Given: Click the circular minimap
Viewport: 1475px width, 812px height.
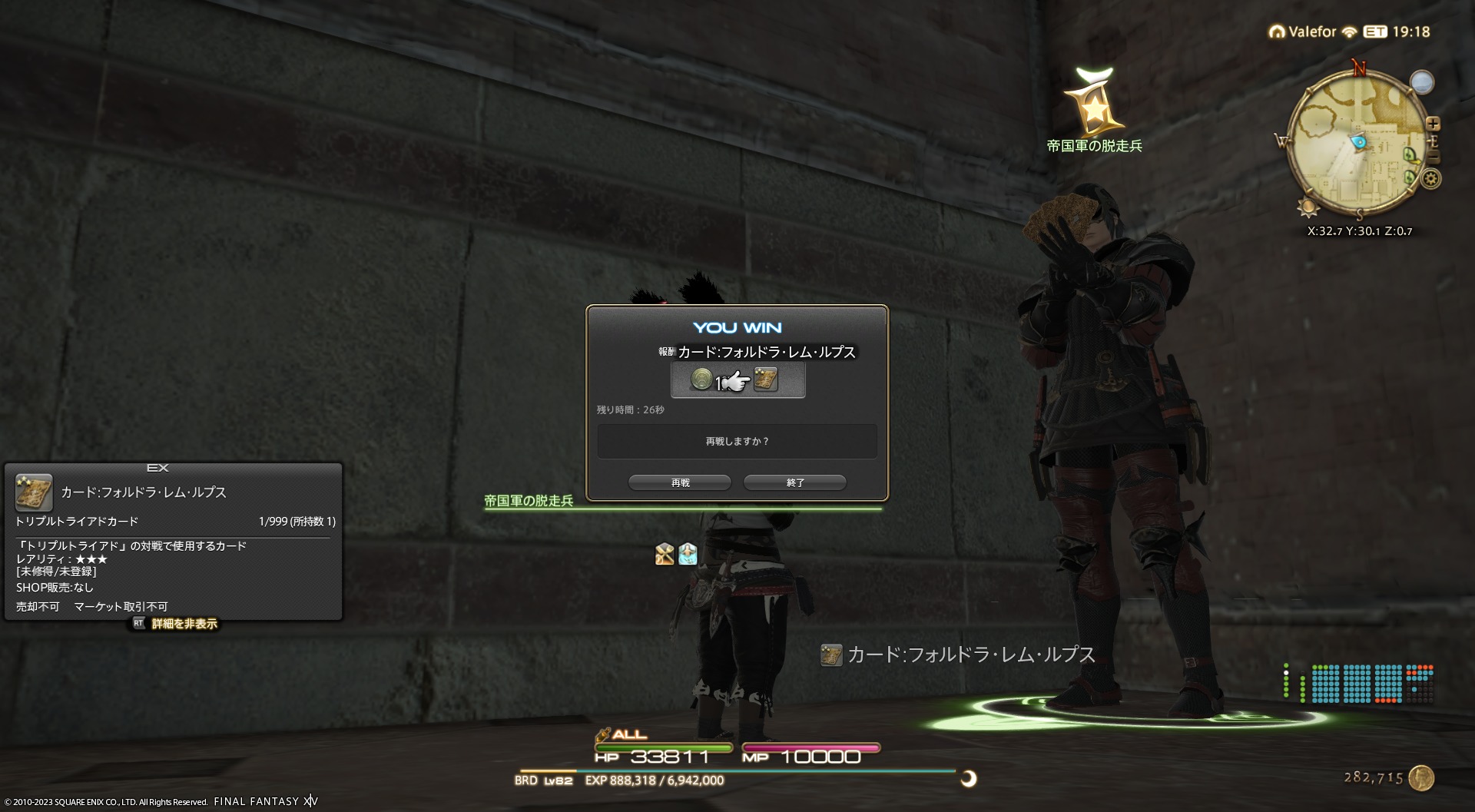Looking at the screenshot, I should (x=1356, y=143).
